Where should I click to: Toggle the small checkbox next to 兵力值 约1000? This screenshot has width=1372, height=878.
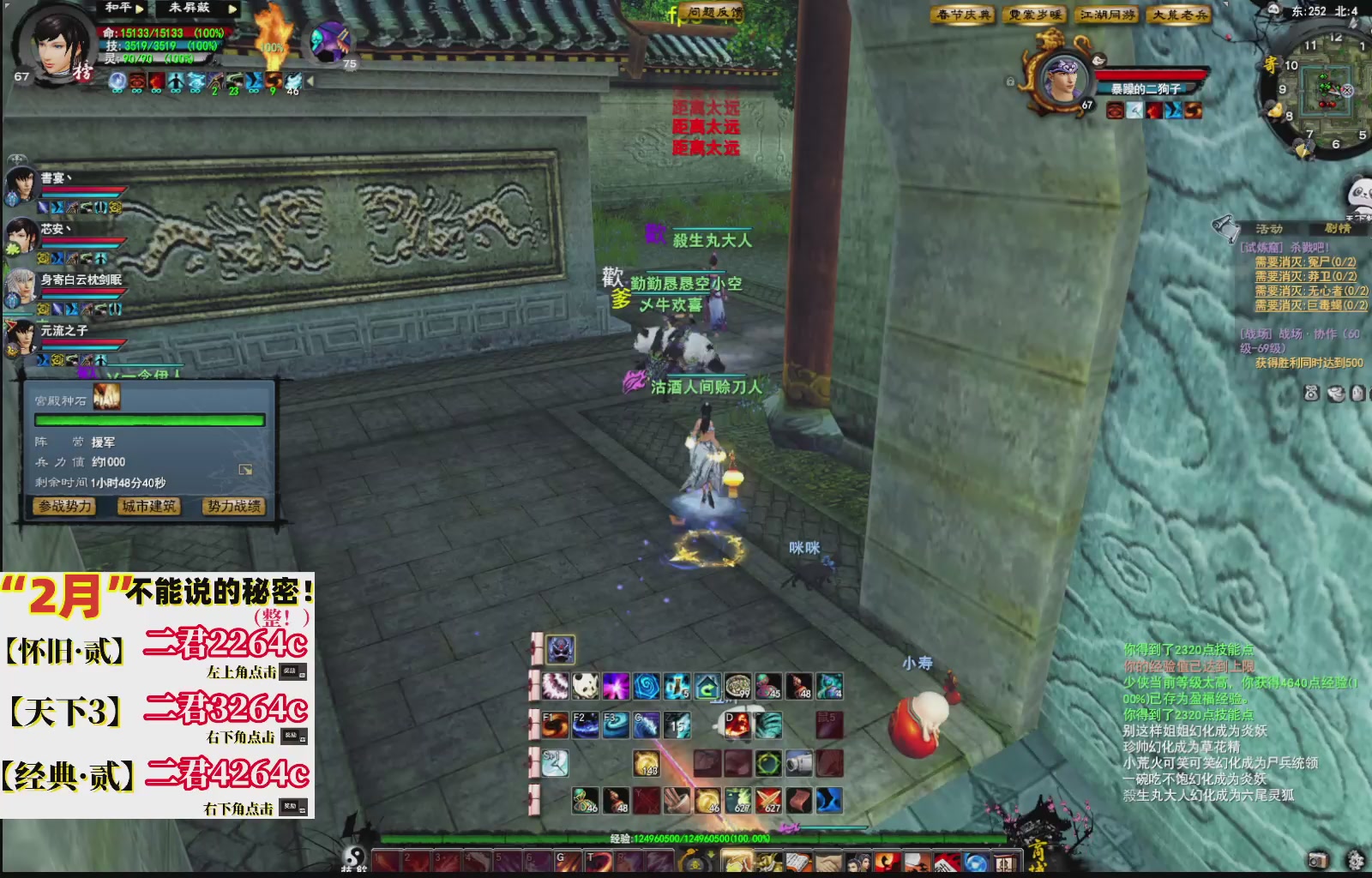pyautogui.click(x=246, y=467)
